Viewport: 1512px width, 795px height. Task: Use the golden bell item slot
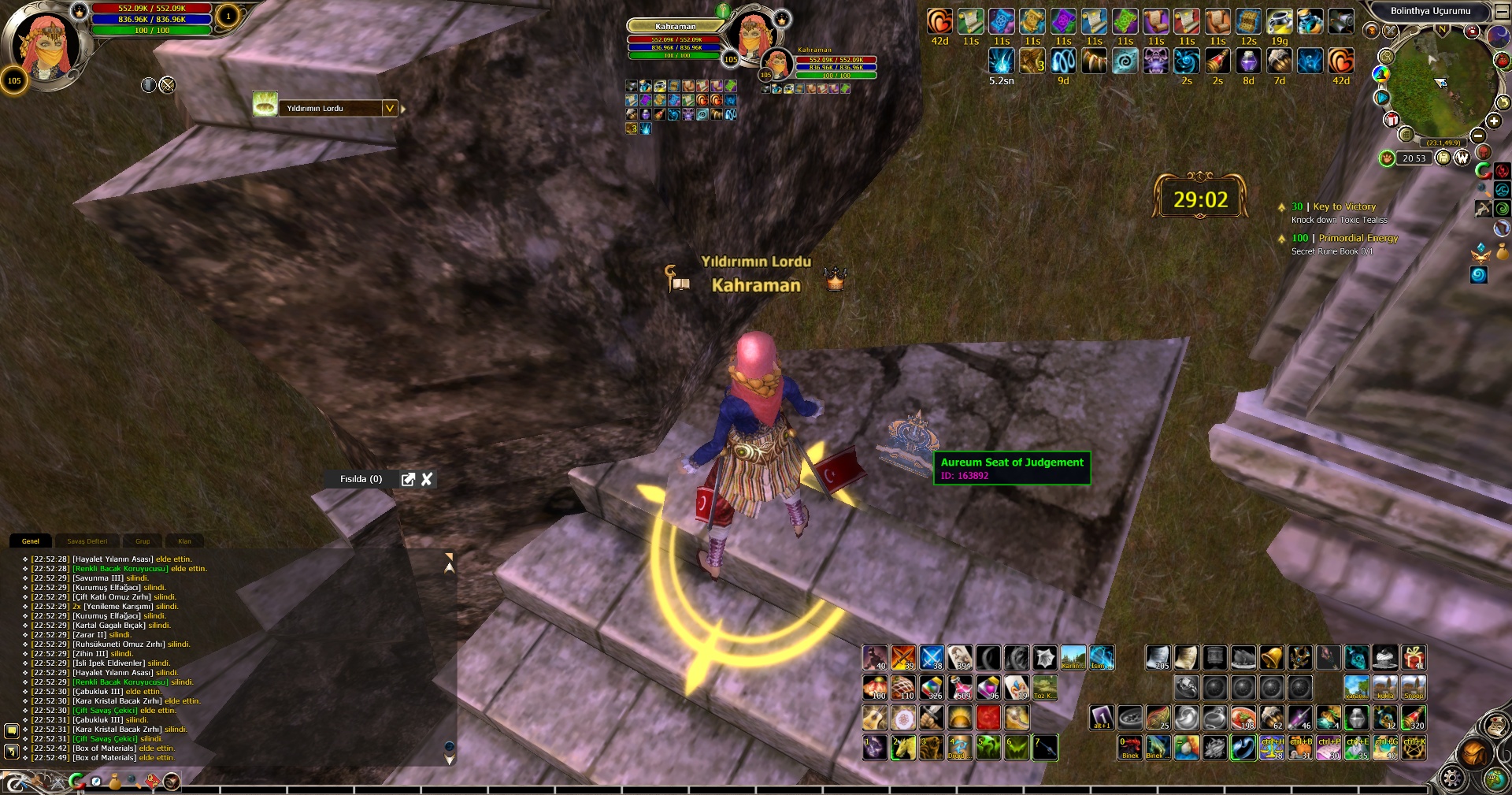(x=1271, y=657)
